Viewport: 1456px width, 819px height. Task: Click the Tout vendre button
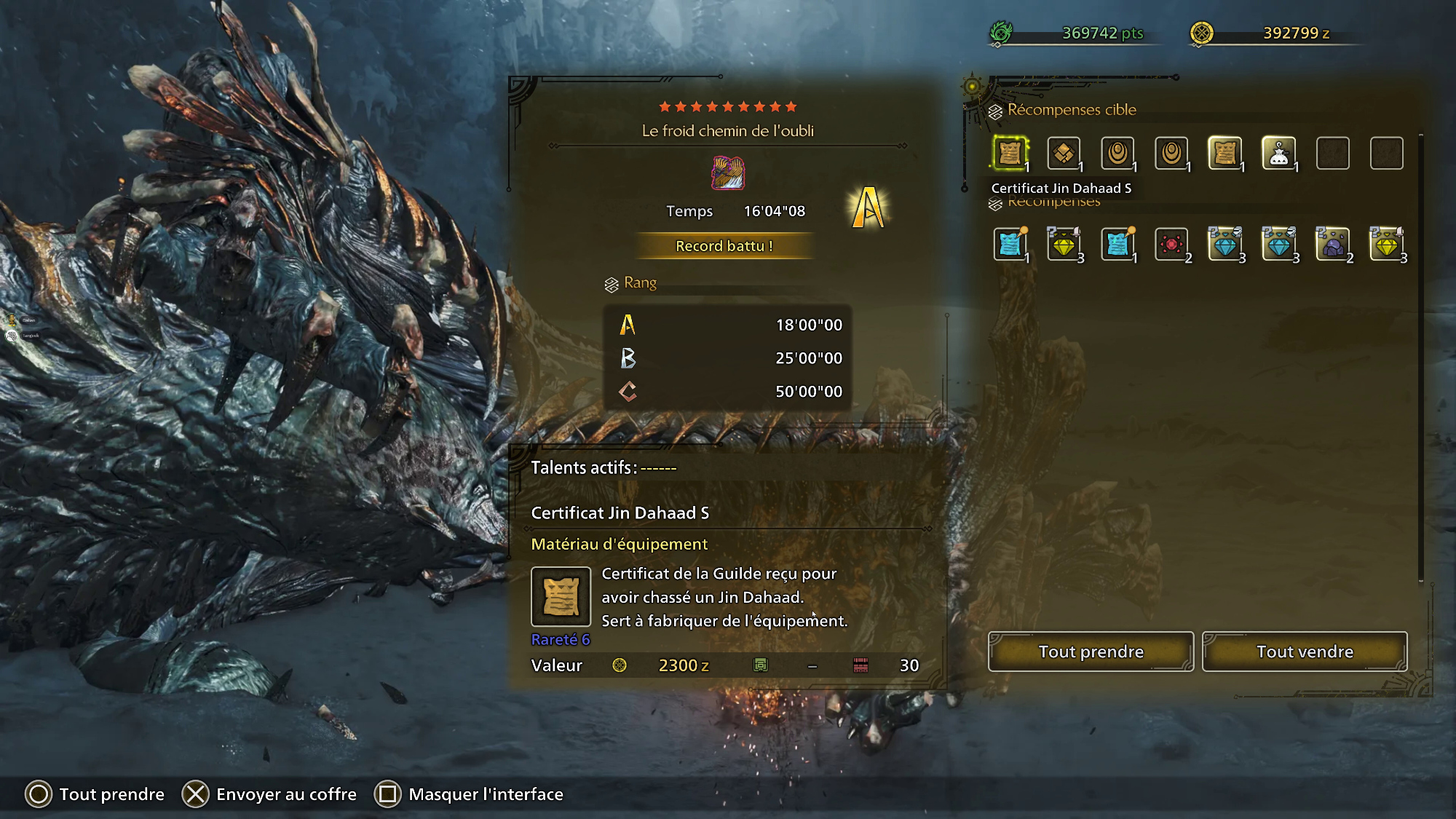(1305, 652)
